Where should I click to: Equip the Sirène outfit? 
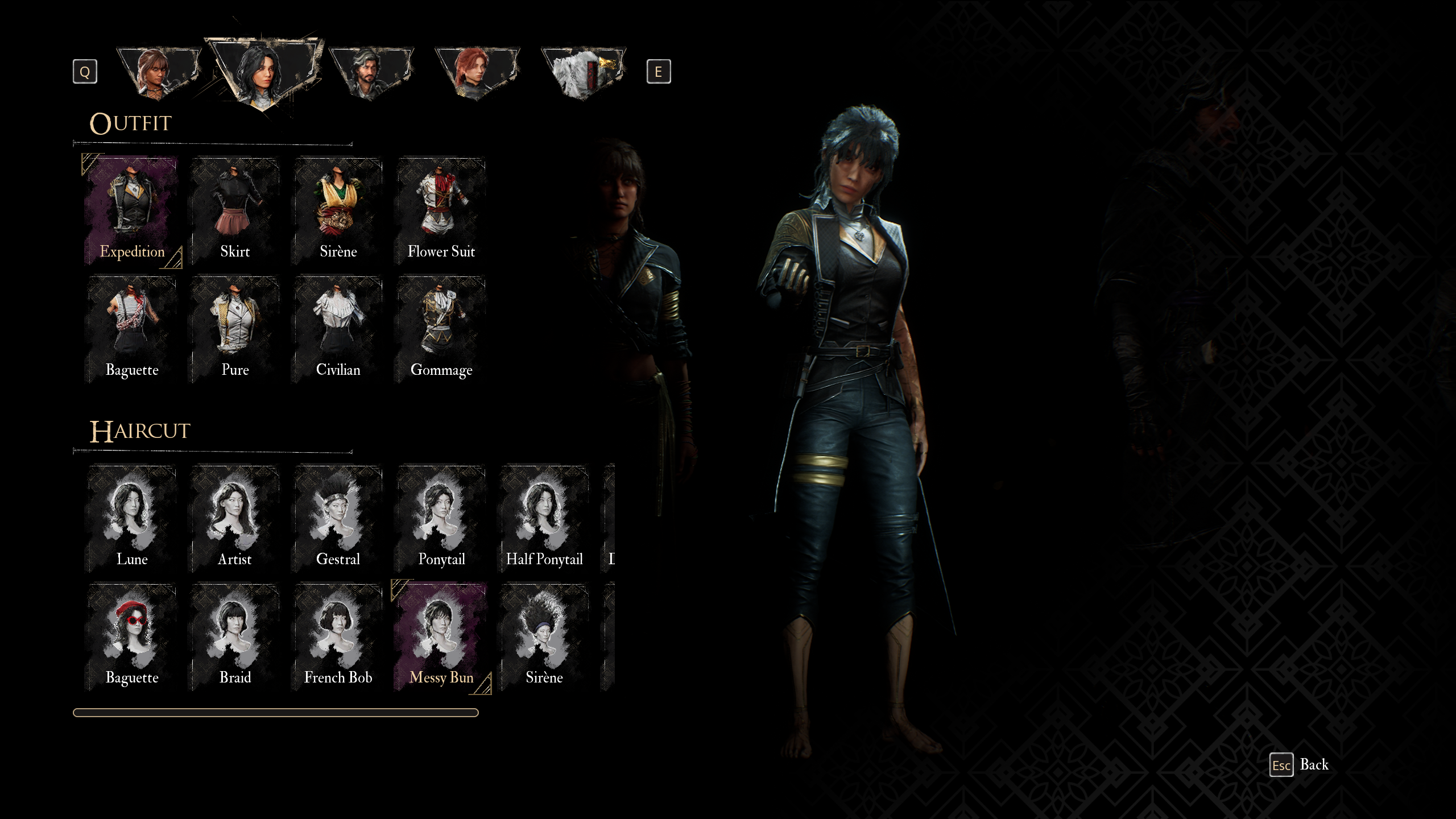click(x=338, y=211)
